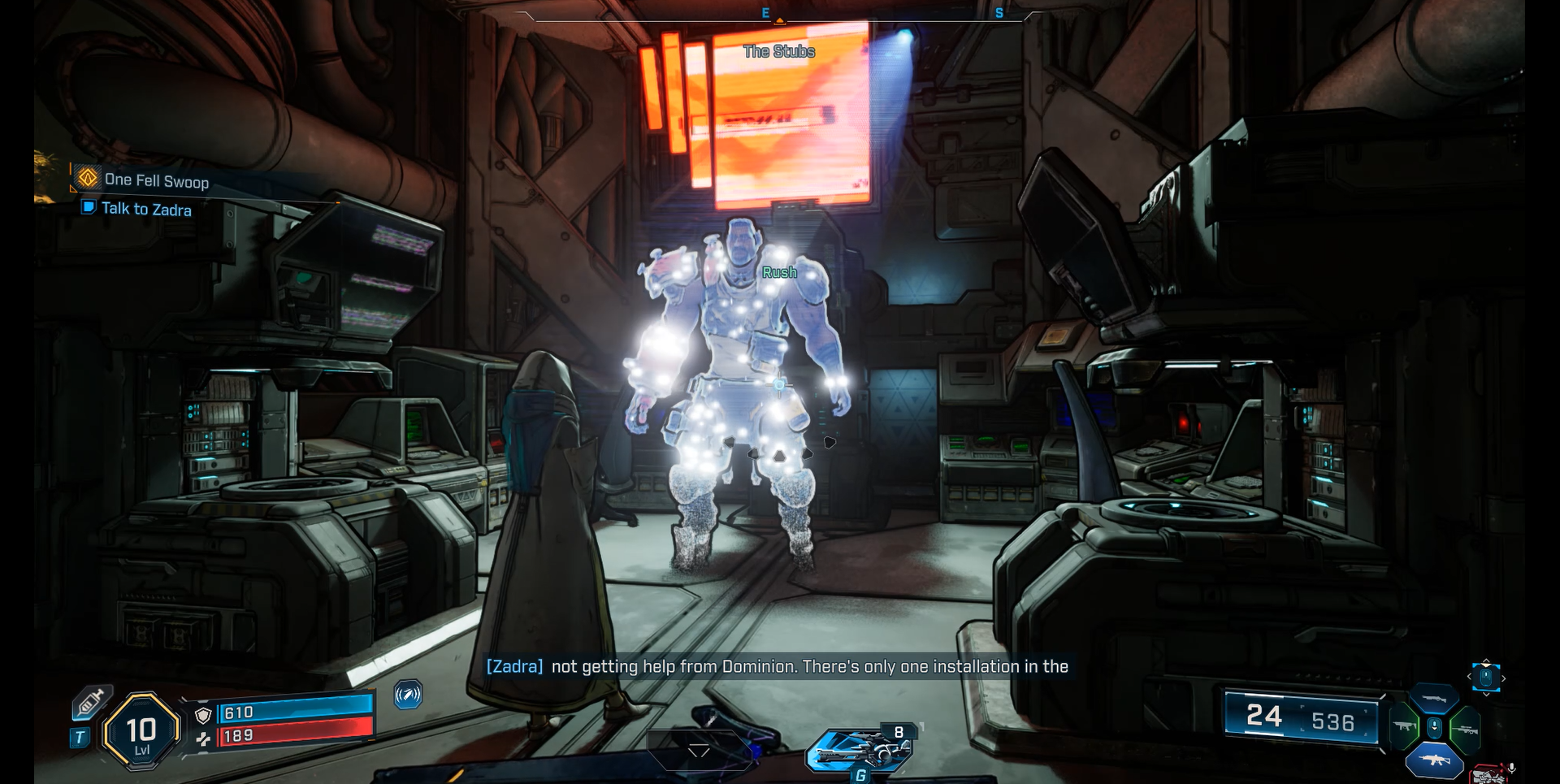Screen dimensions: 1560x784
Task: Click the downward chevron panel at bottom center
Action: (699, 751)
